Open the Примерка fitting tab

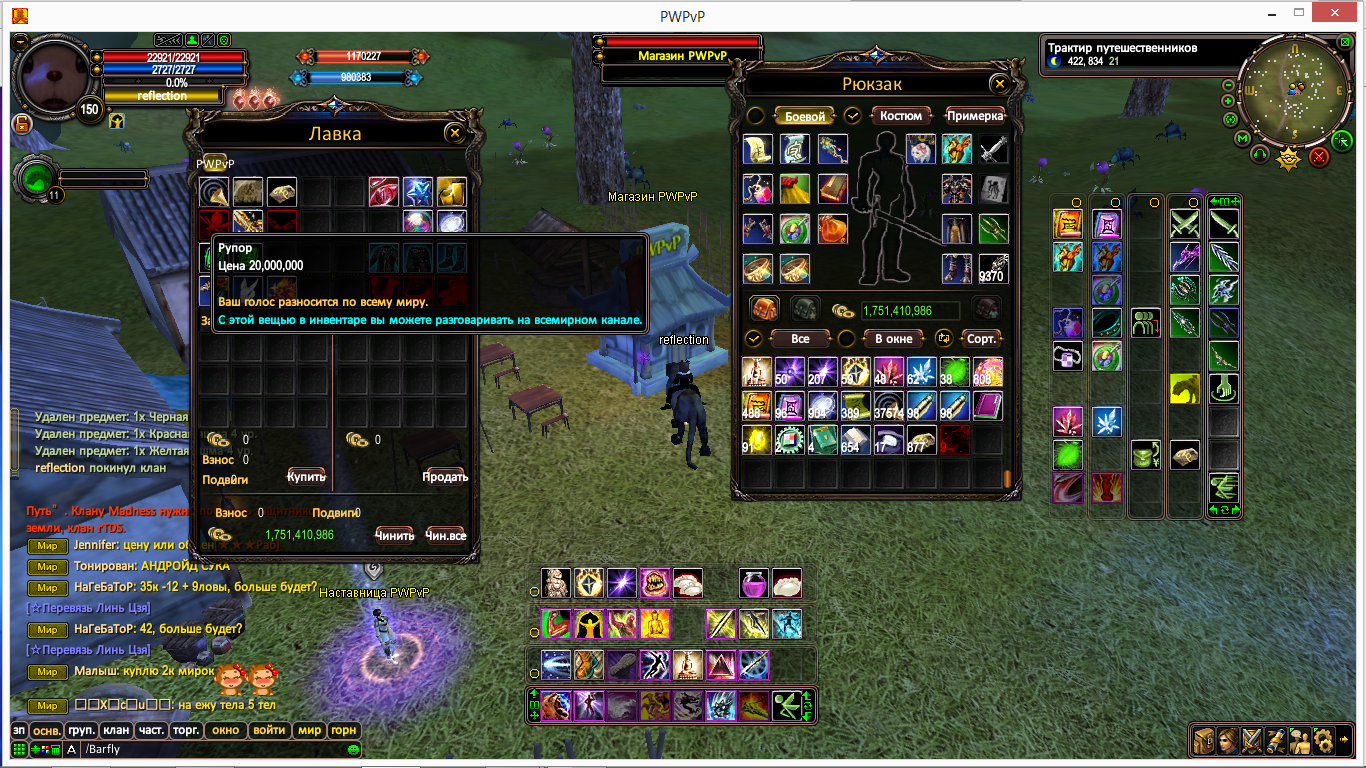click(x=973, y=116)
